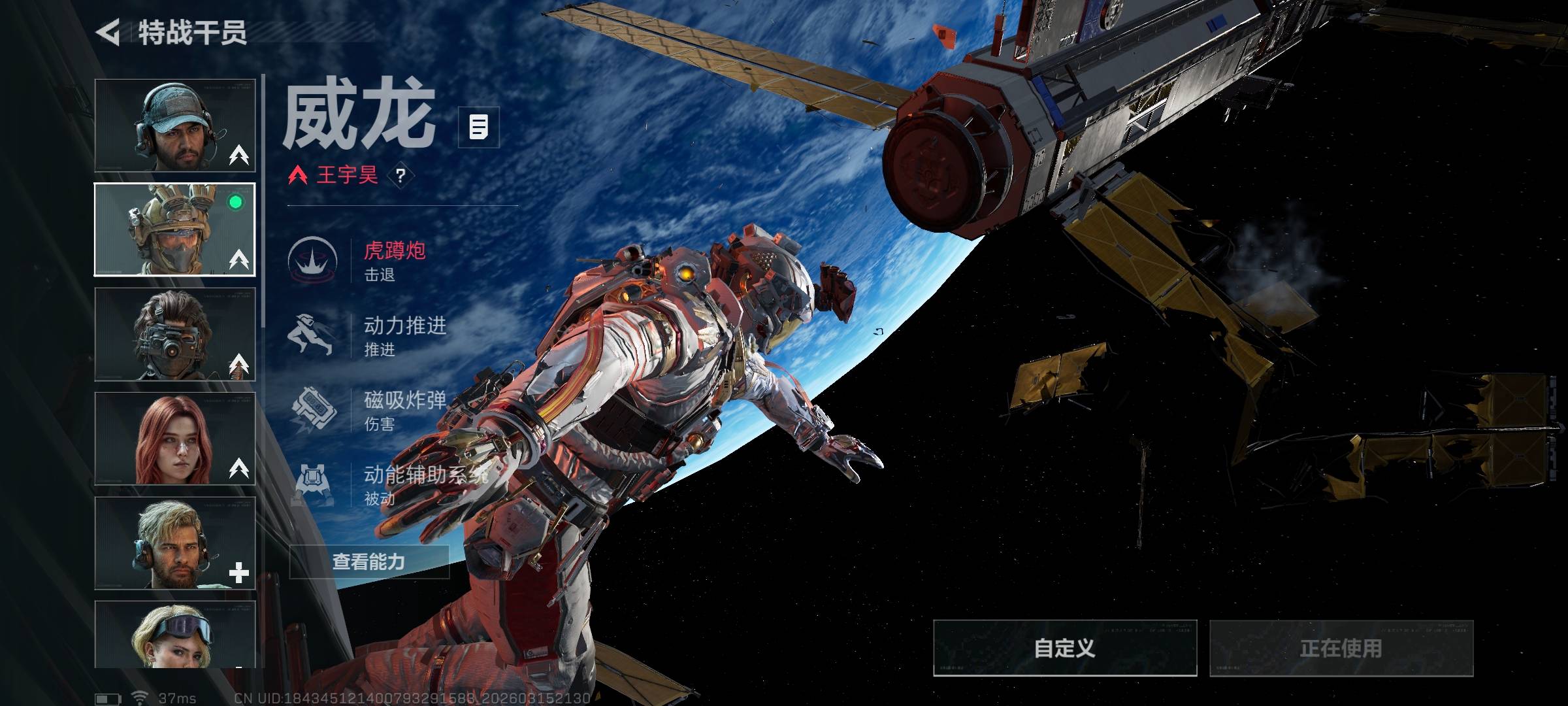Click the 正在使用 button
This screenshot has width=1568, height=706.
(1341, 648)
